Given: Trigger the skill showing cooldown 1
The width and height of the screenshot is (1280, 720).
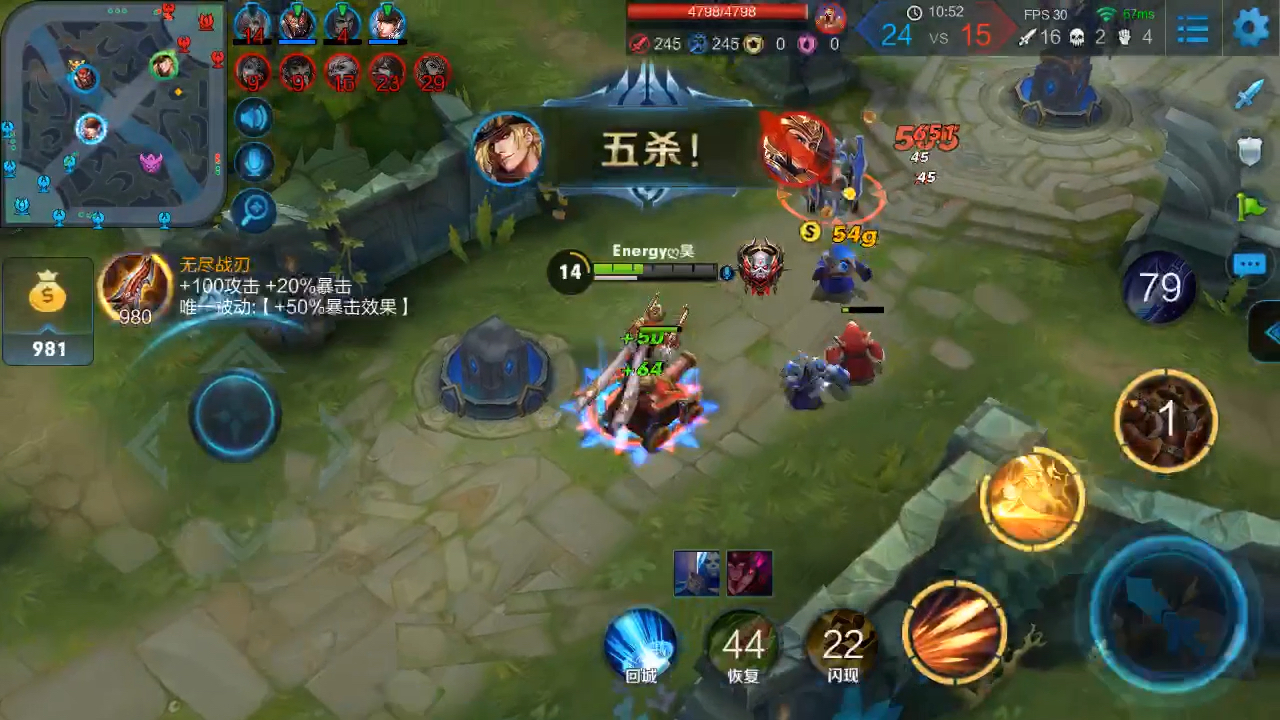Looking at the screenshot, I should [x=1165, y=420].
